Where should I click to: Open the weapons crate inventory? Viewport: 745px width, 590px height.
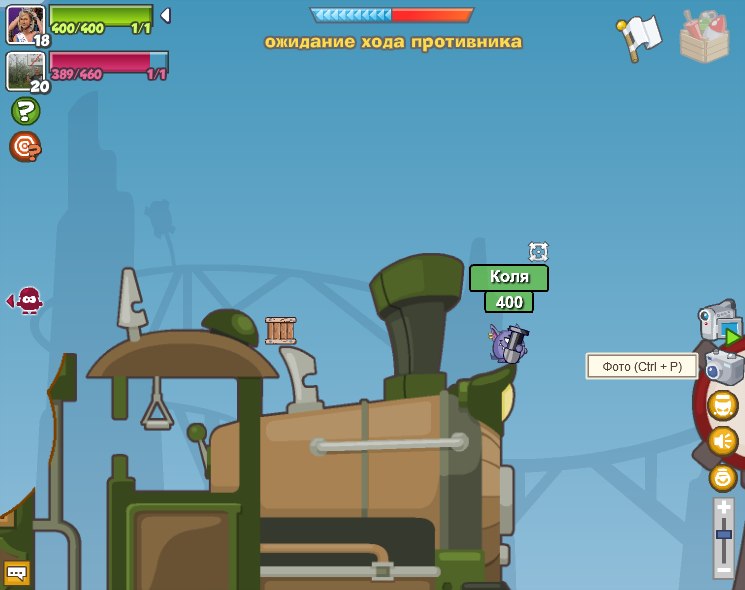[x=704, y=36]
